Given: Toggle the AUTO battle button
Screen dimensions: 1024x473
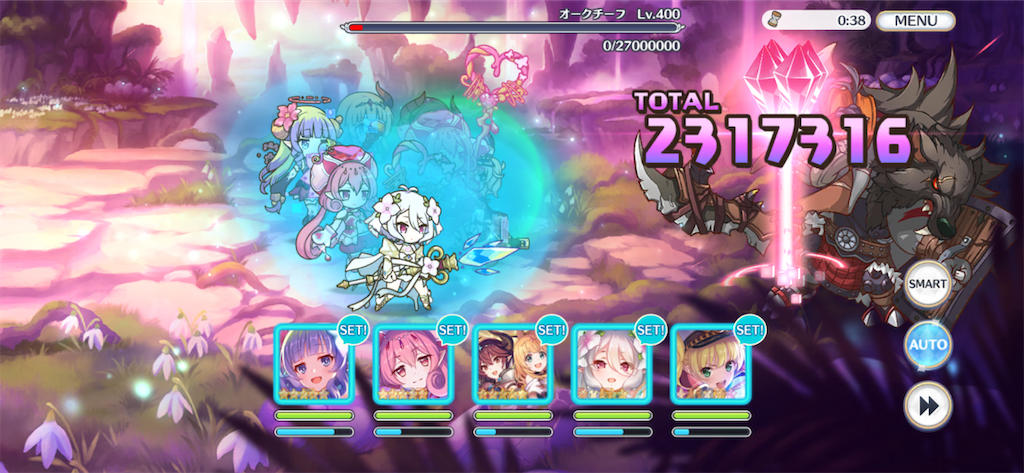Looking at the screenshot, I should coord(926,346).
